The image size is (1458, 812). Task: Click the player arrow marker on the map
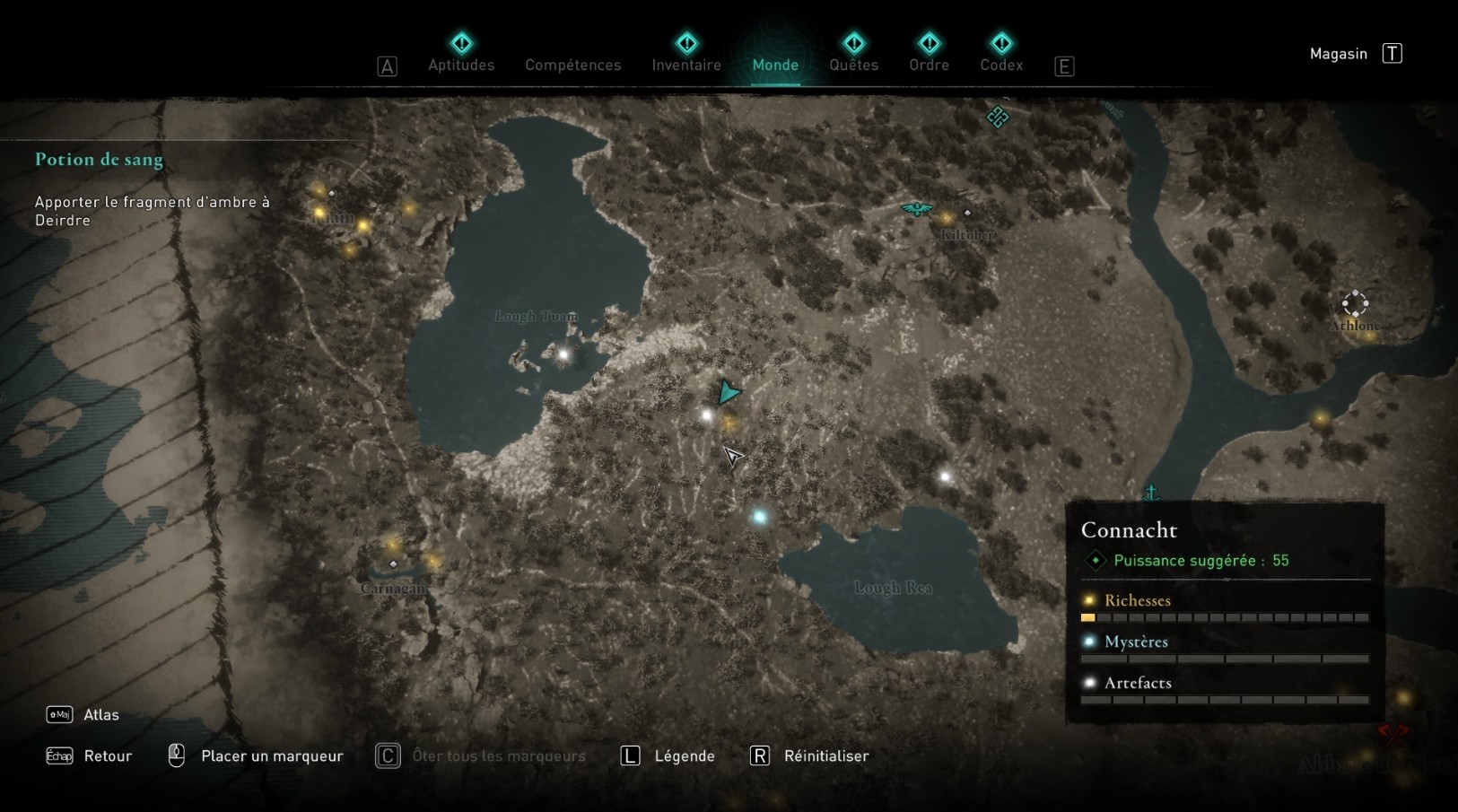click(729, 391)
